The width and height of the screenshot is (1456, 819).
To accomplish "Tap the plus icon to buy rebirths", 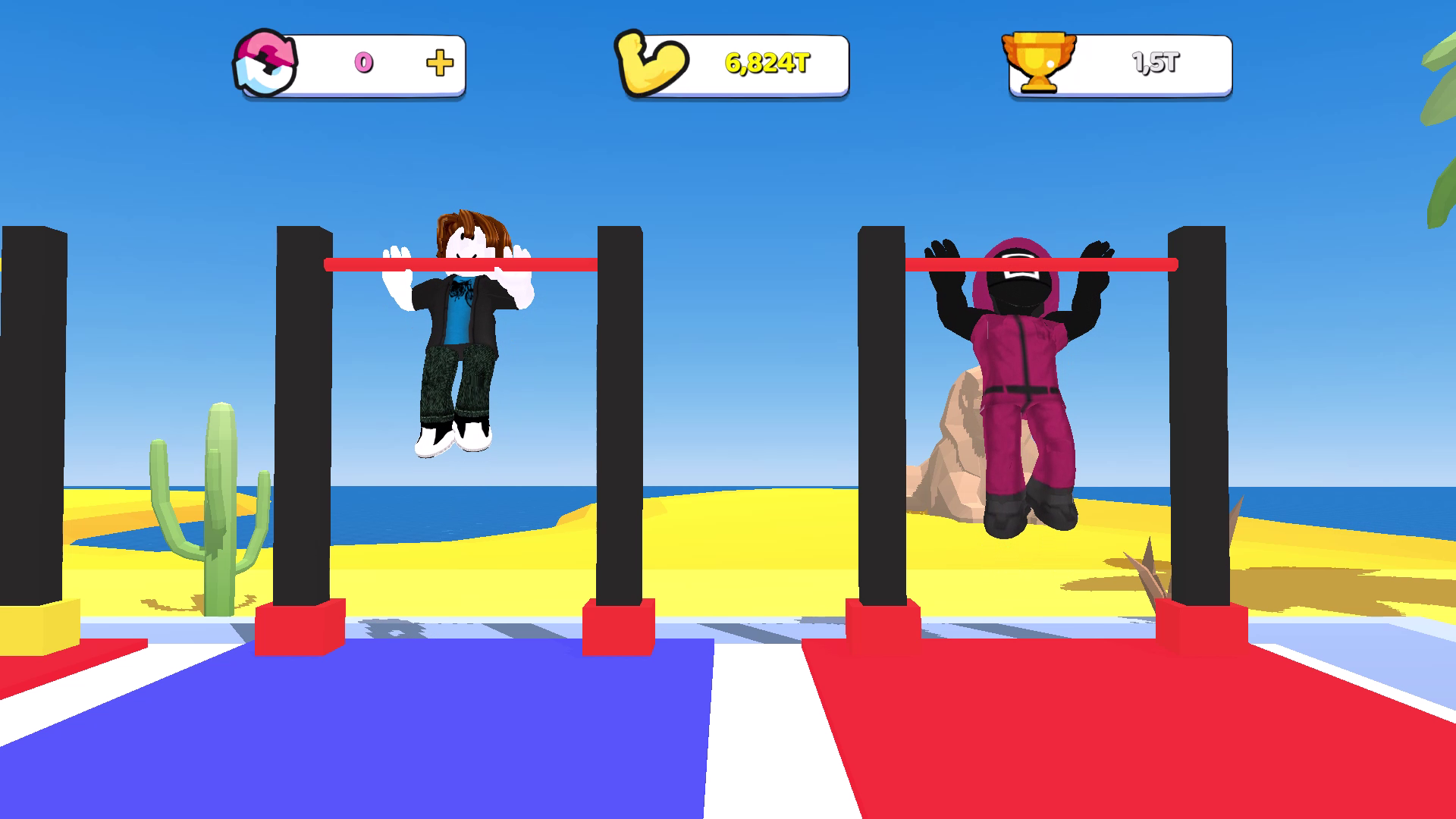I will click(438, 64).
